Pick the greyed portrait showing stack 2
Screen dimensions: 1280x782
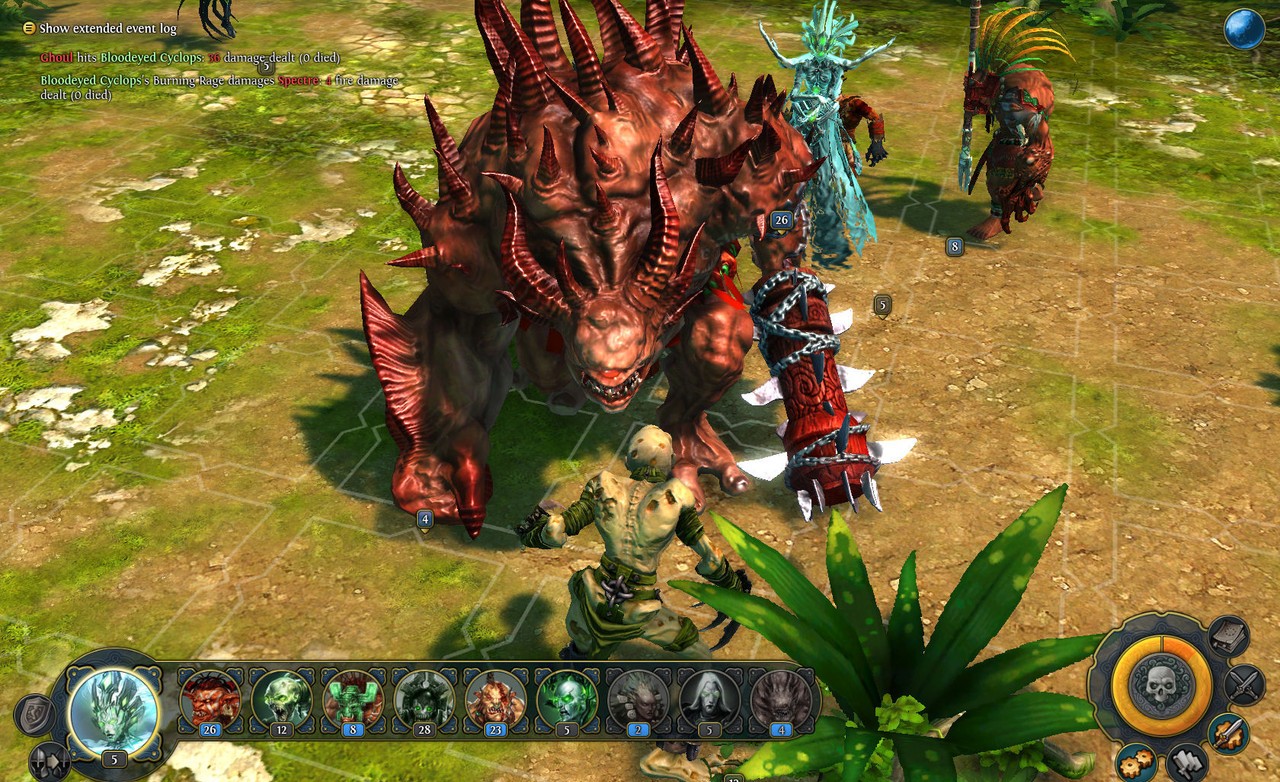pos(639,699)
